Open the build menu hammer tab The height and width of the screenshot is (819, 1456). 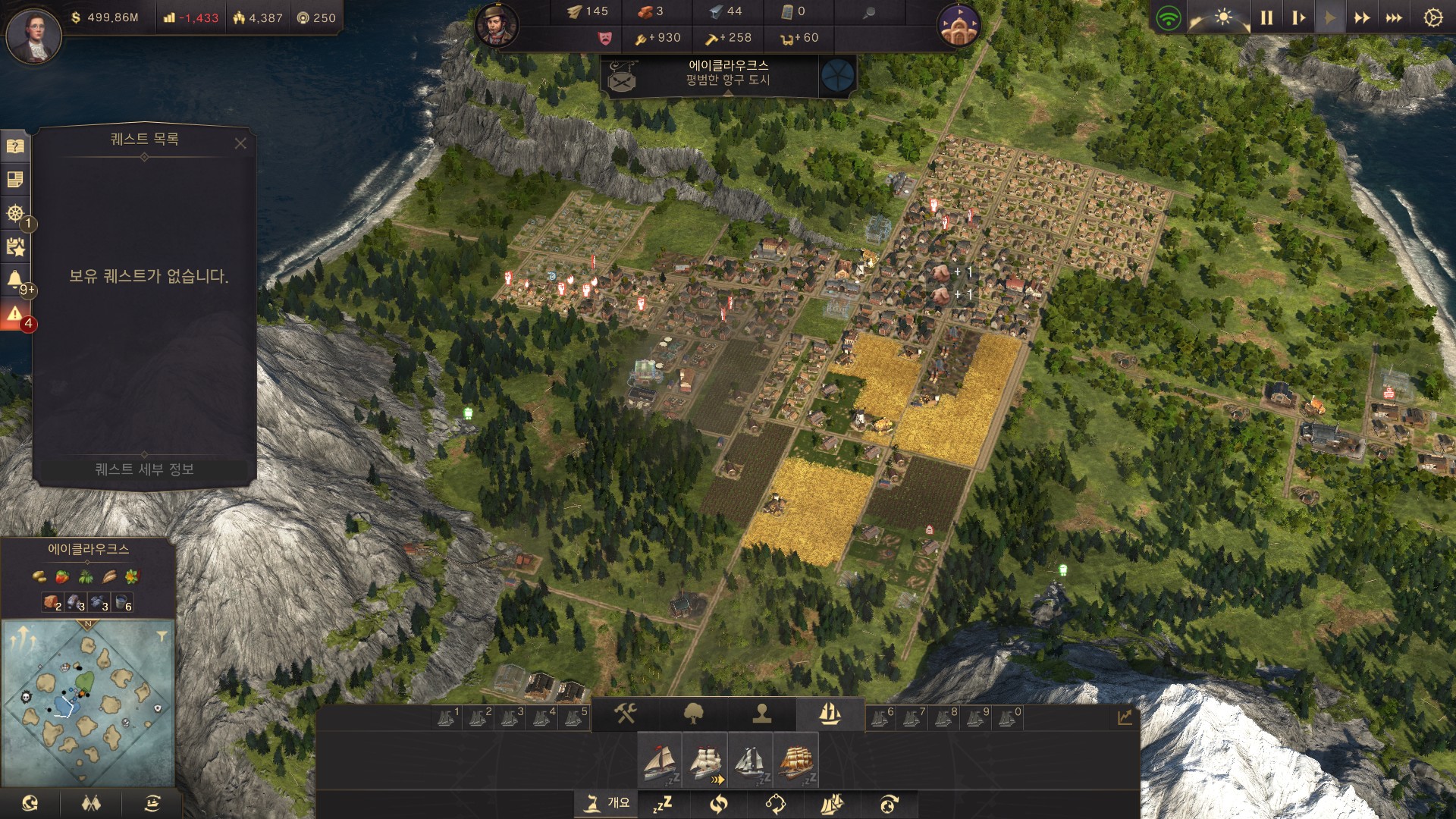(x=625, y=714)
